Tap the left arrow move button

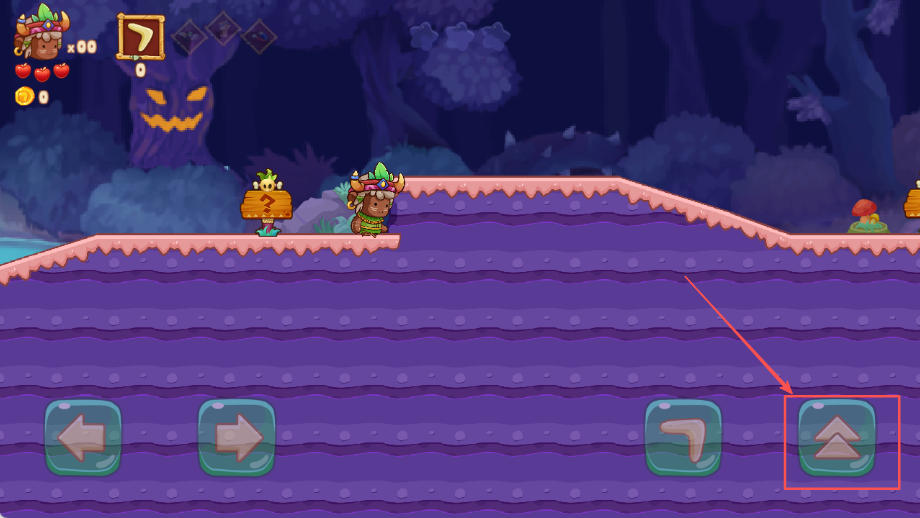(83, 437)
